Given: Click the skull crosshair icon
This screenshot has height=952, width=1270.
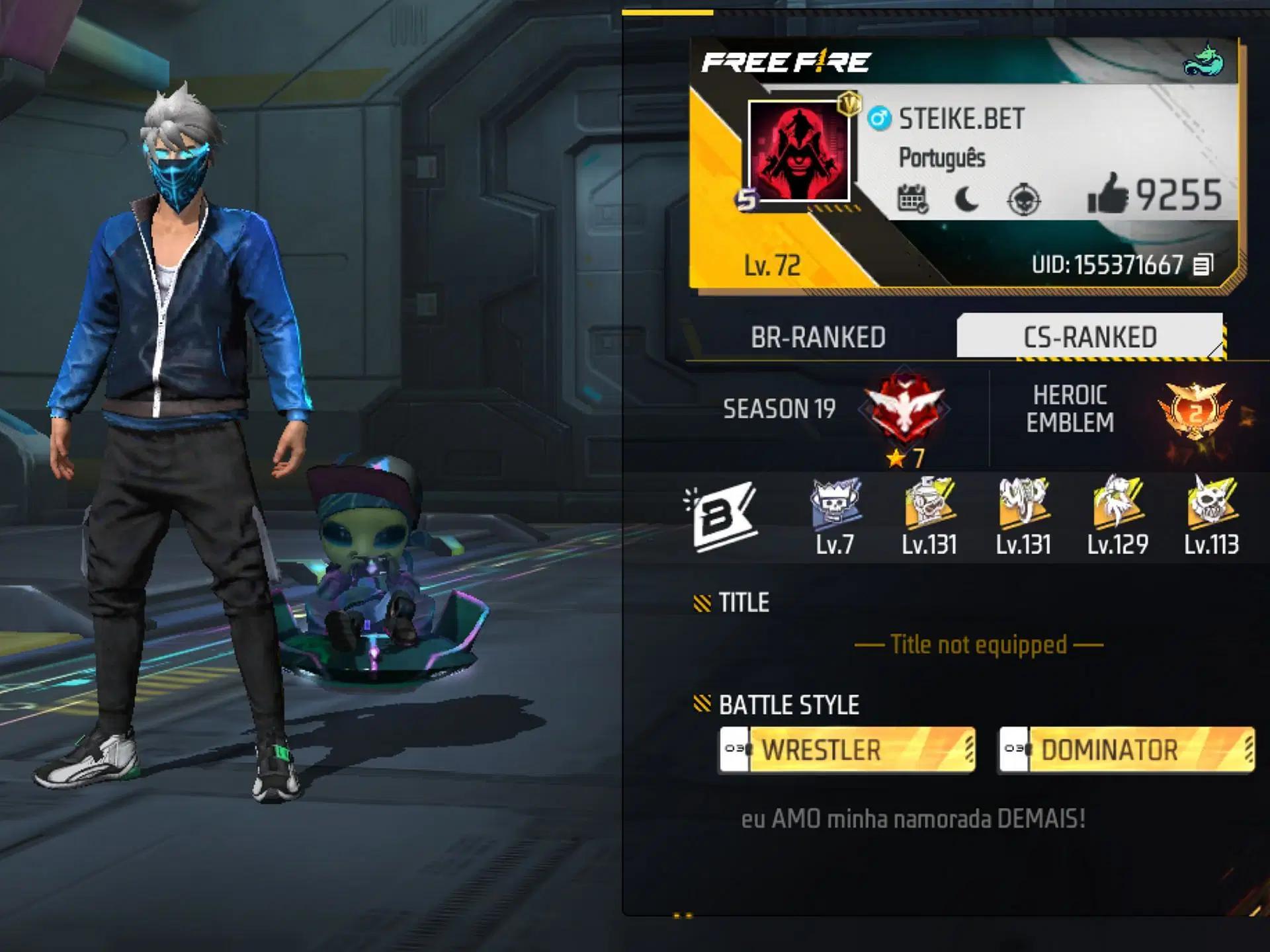Looking at the screenshot, I should pyautogui.click(x=1023, y=199).
